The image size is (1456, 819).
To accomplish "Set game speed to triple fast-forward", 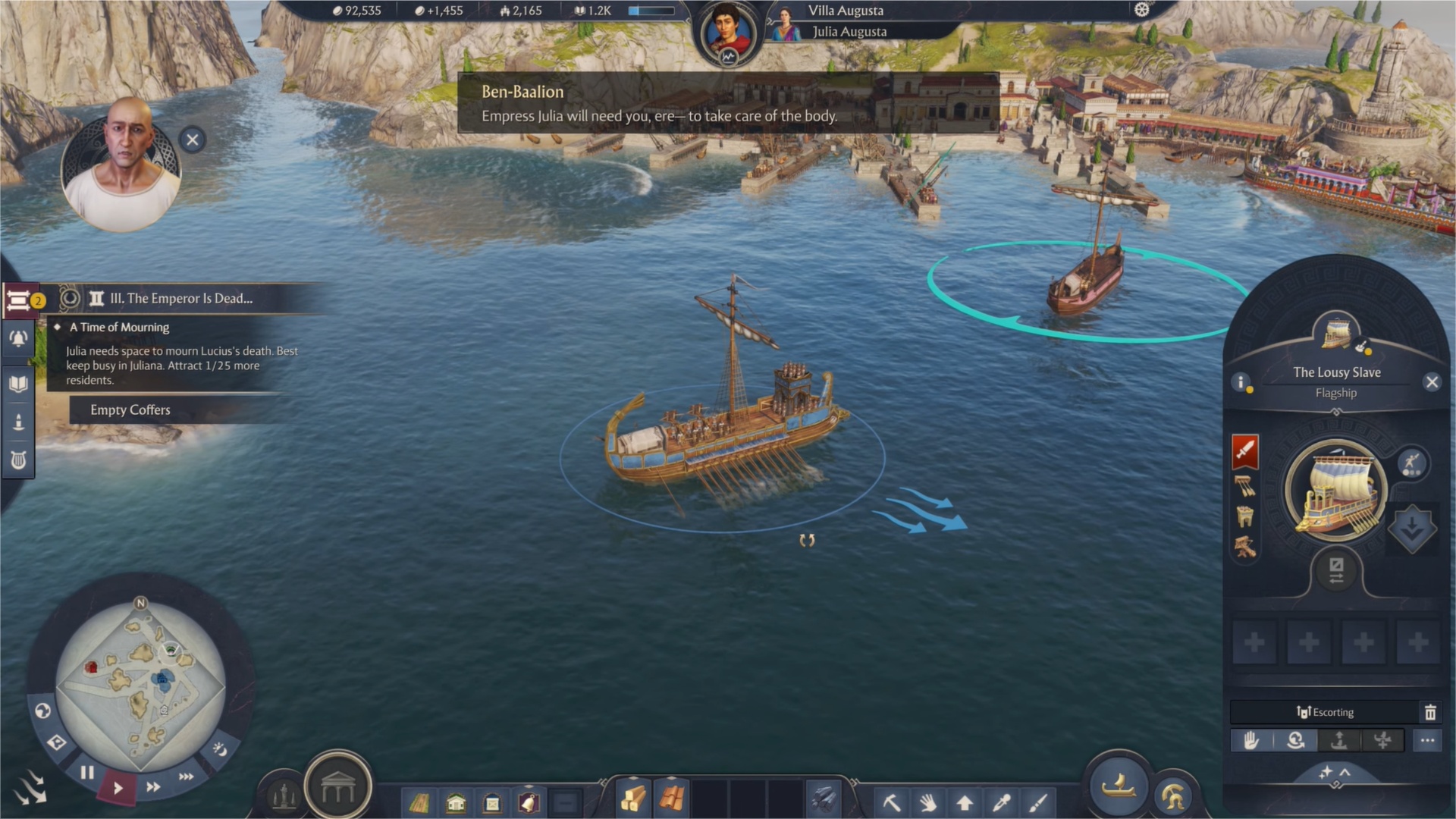I will coord(186,777).
